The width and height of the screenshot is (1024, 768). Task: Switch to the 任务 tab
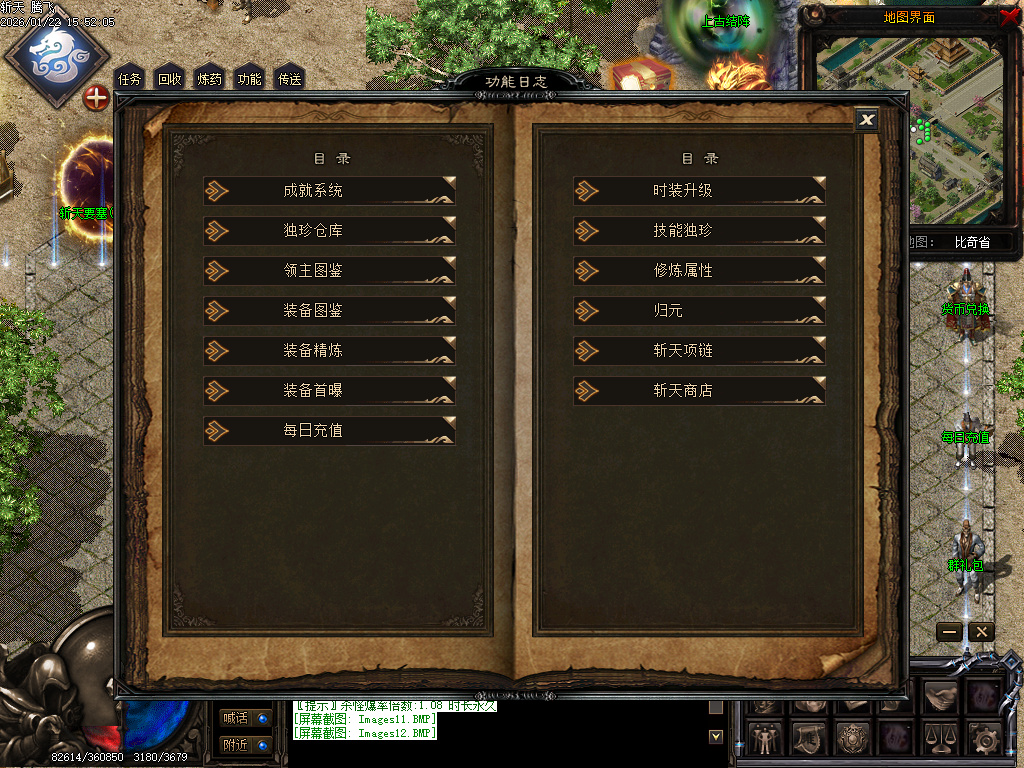click(x=130, y=79)
